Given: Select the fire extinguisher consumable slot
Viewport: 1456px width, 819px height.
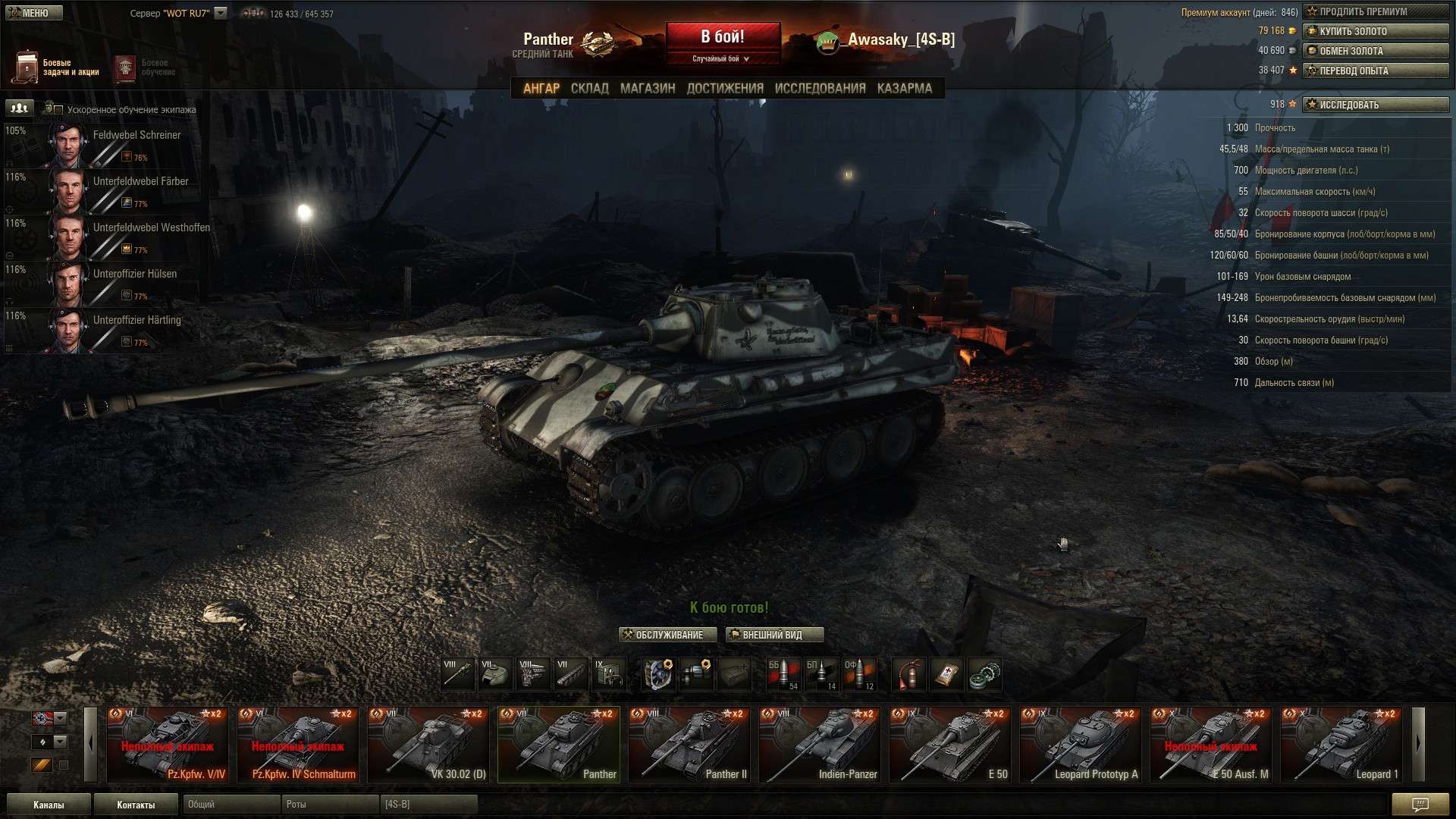Looking at the screenshot, I should point(908,674).
